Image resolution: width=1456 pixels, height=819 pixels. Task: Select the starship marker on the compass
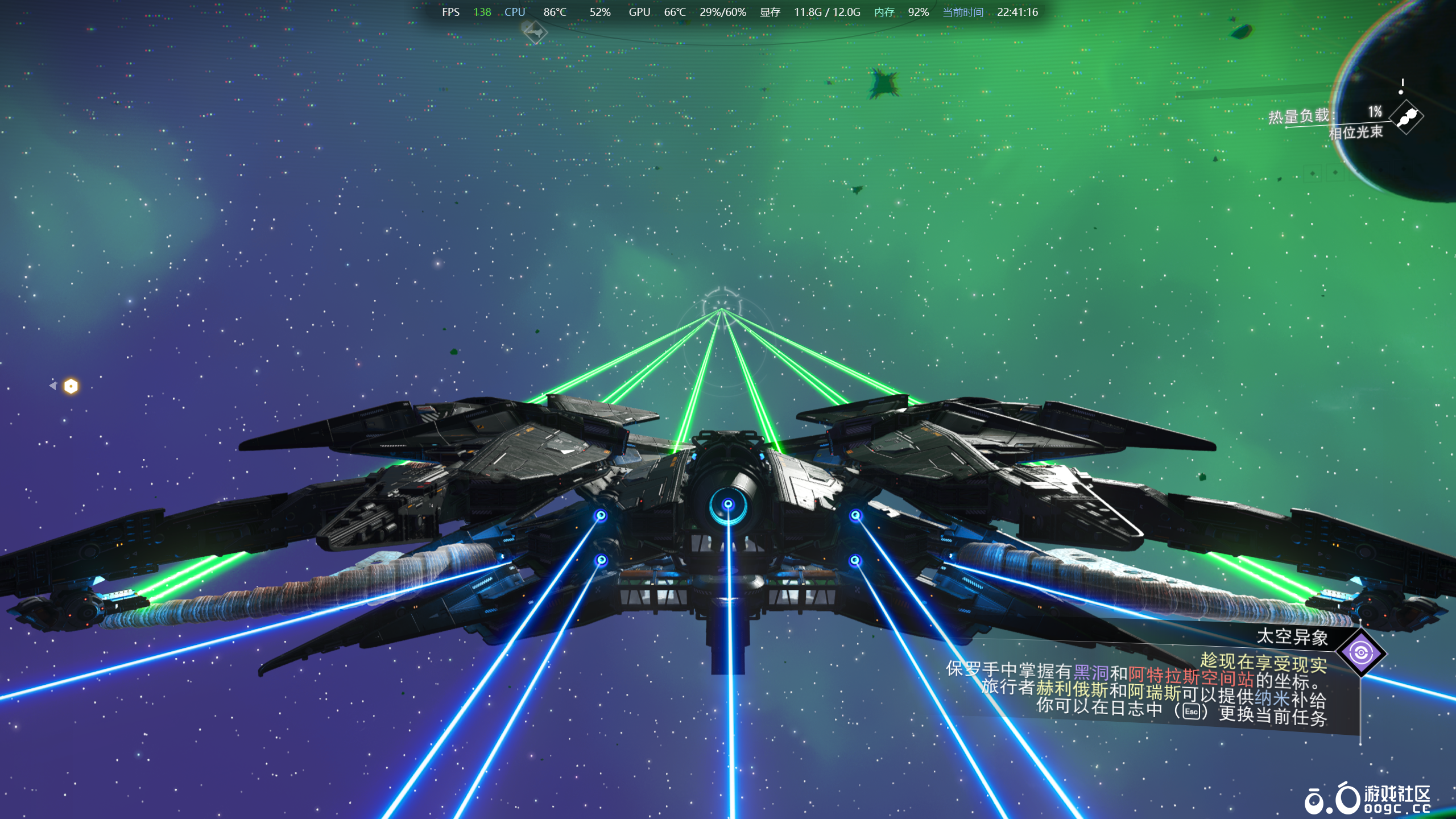(x=535, y=32)
